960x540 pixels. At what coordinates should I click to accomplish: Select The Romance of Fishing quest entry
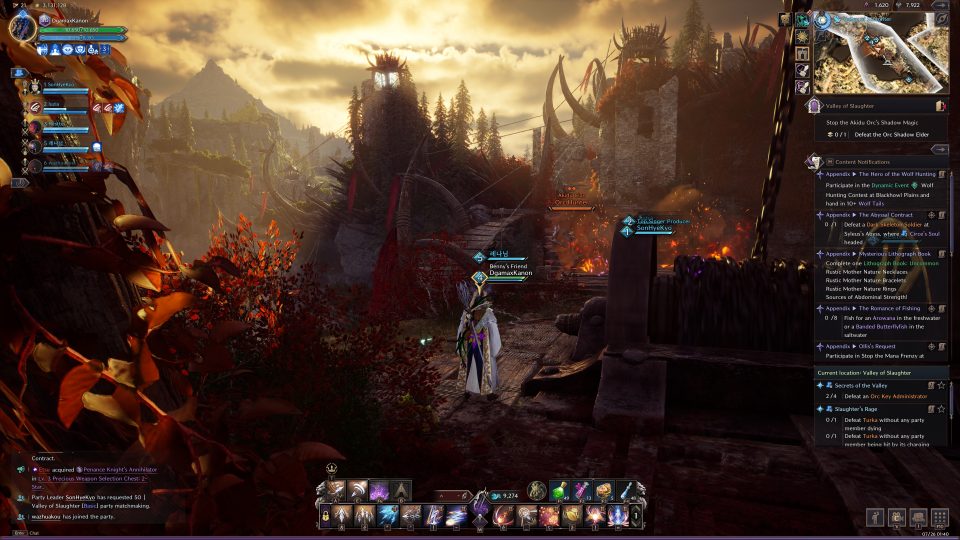click(x=893, y=308)
